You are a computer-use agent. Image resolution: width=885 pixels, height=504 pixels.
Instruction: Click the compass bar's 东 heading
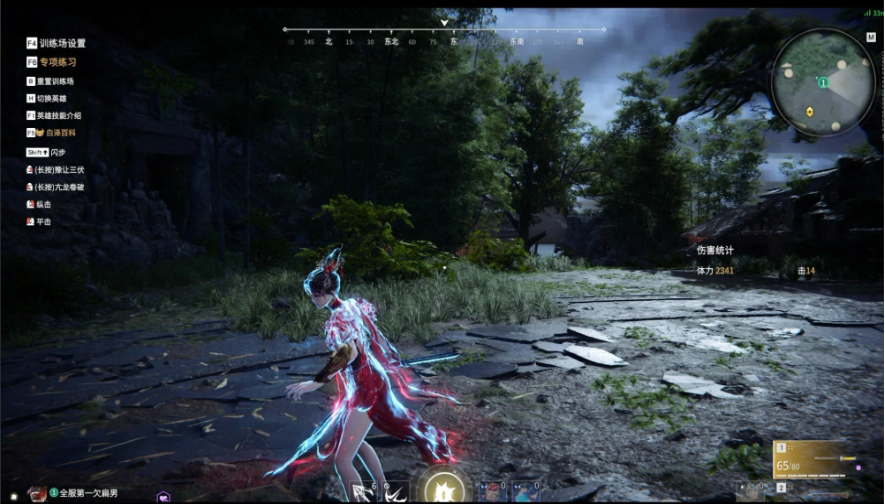tap(453, 42)
